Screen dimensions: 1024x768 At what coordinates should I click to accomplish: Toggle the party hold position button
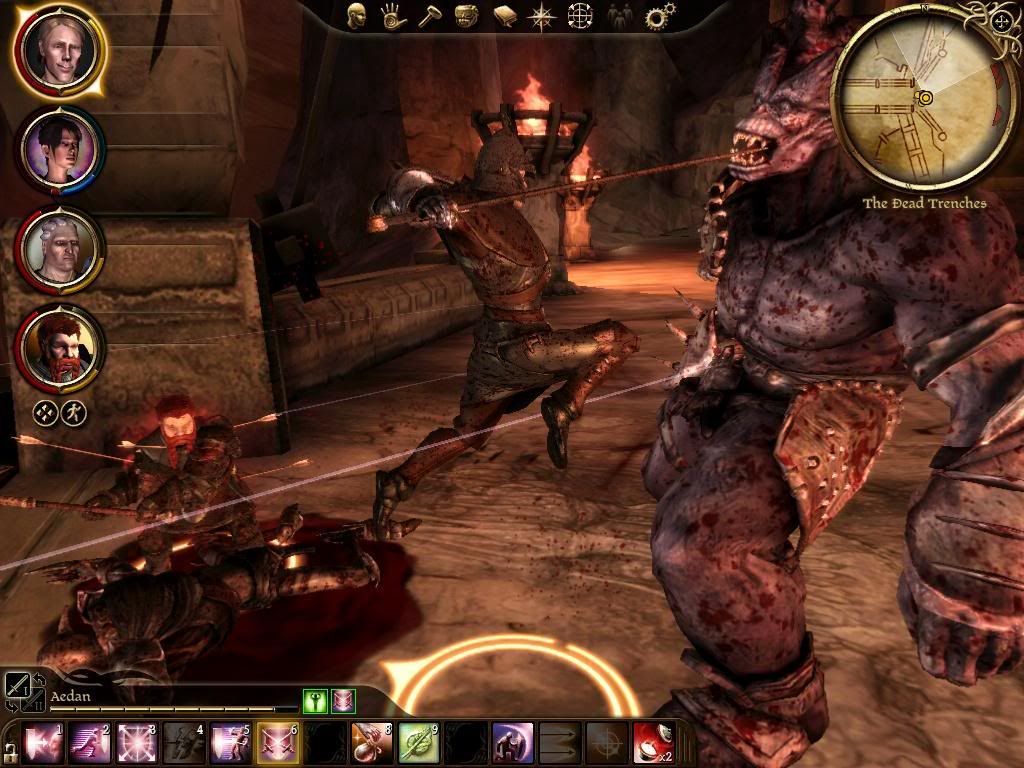coord(74,412)
